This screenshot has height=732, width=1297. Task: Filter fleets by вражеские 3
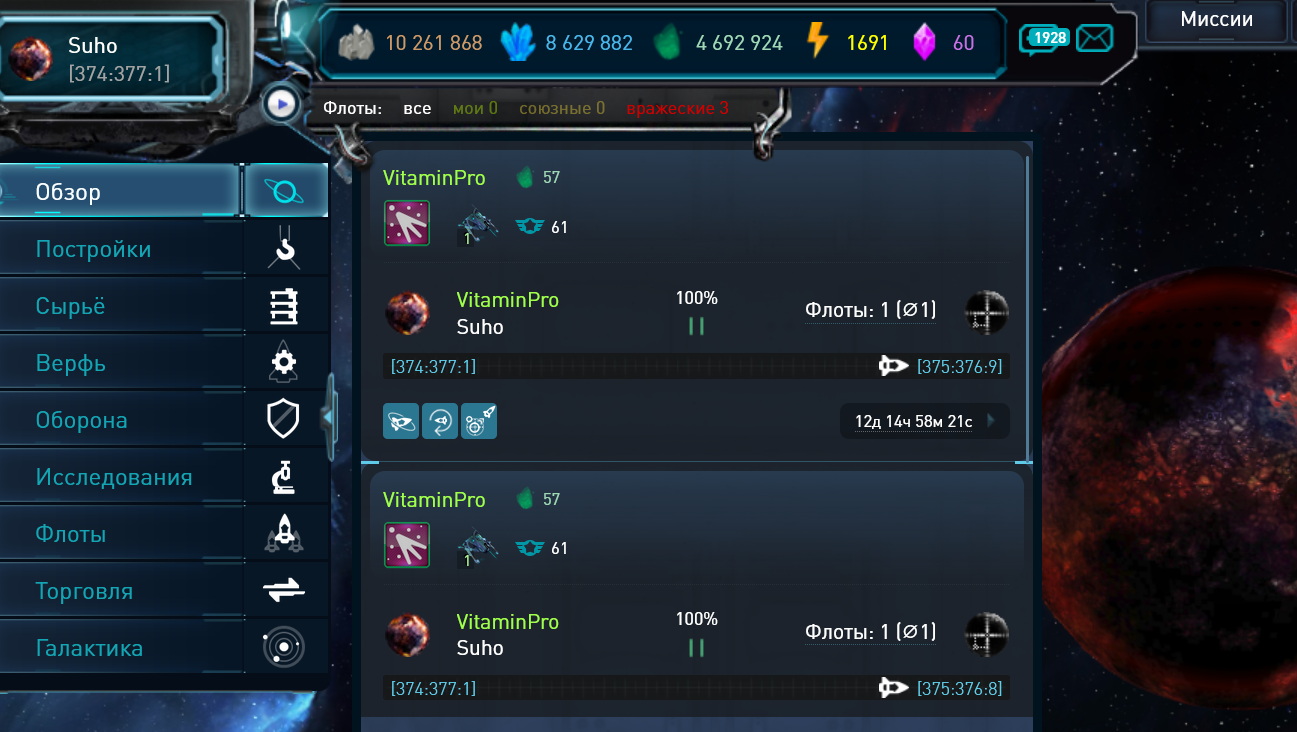point(677,108)
